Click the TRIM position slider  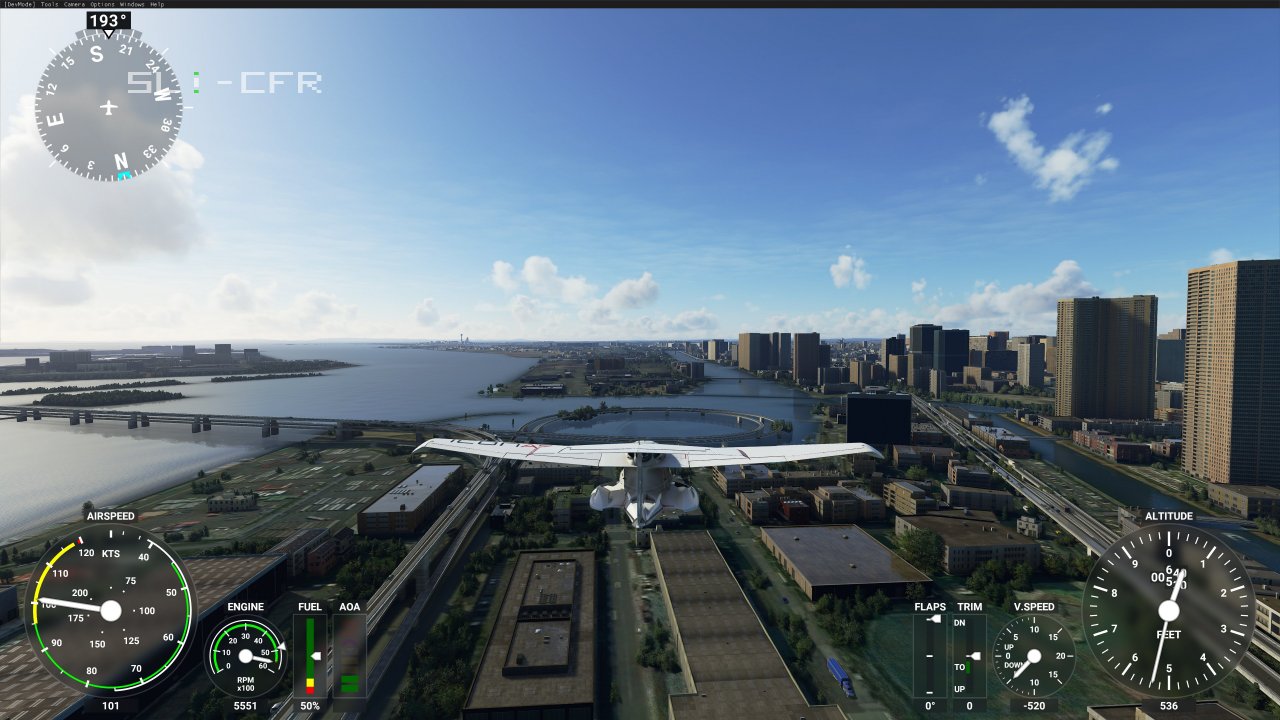coord(975,656)
